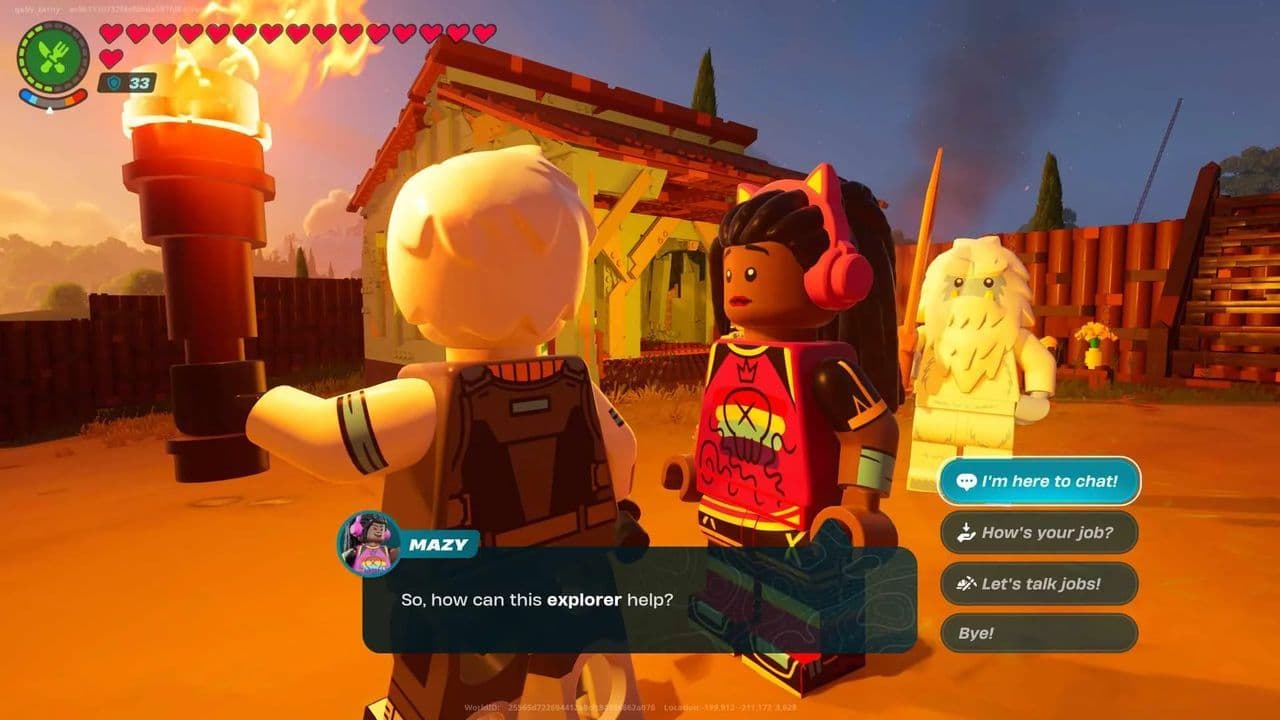Choose the "How's your job?" response
Viewport: 1280px width, 720px height.
[1040, 533]
